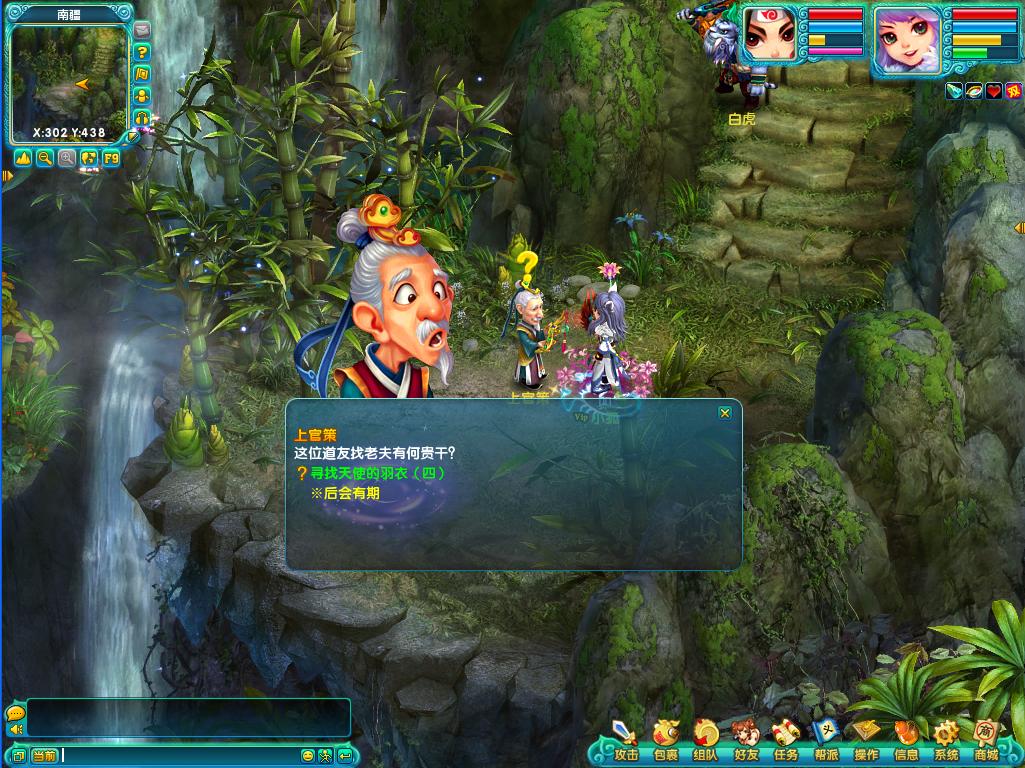Viewport: 1025px width, 768px height.
Task: Close the 上官策 dialogue window
Action: [725, 413]
